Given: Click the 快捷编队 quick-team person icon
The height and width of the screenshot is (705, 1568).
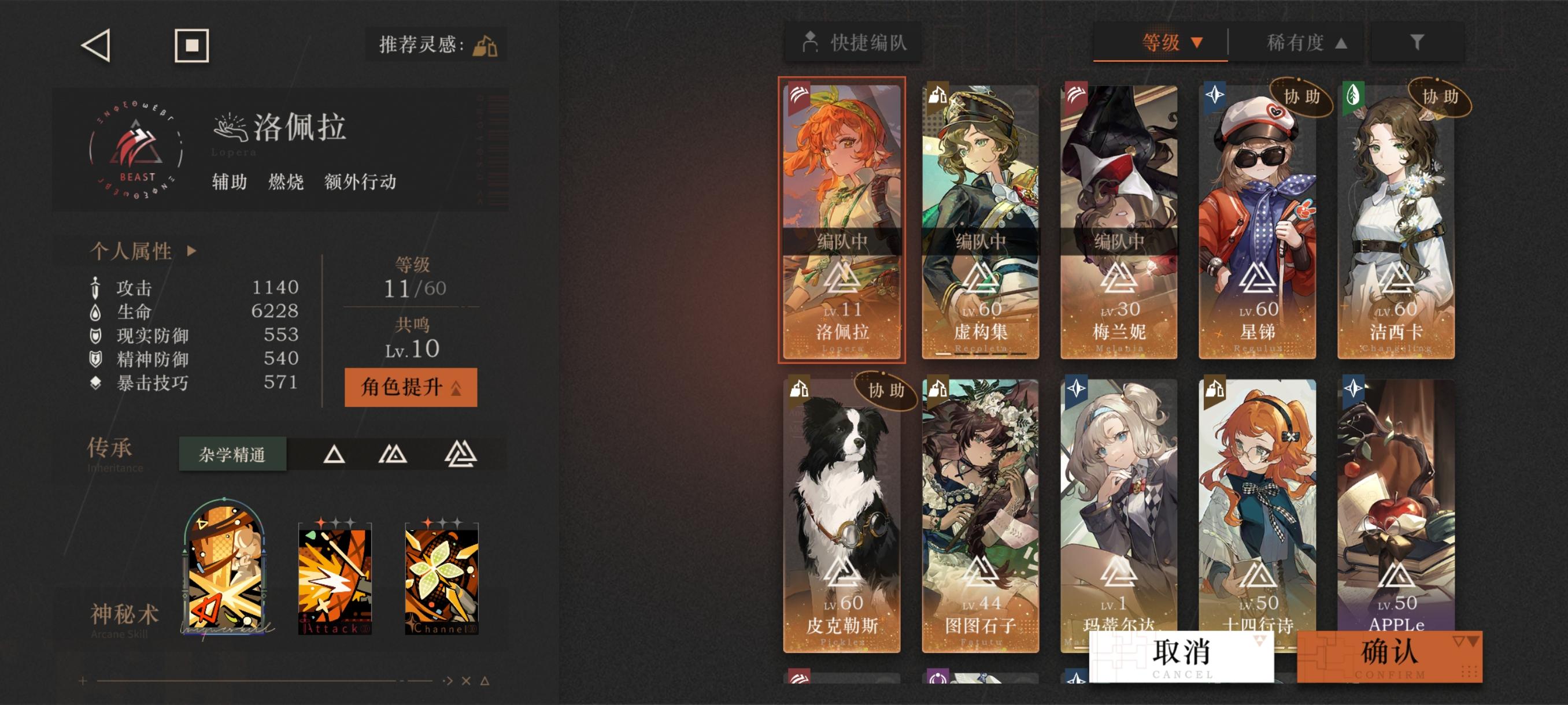Looking at the screenshot, I should click(x=811, y=43).
